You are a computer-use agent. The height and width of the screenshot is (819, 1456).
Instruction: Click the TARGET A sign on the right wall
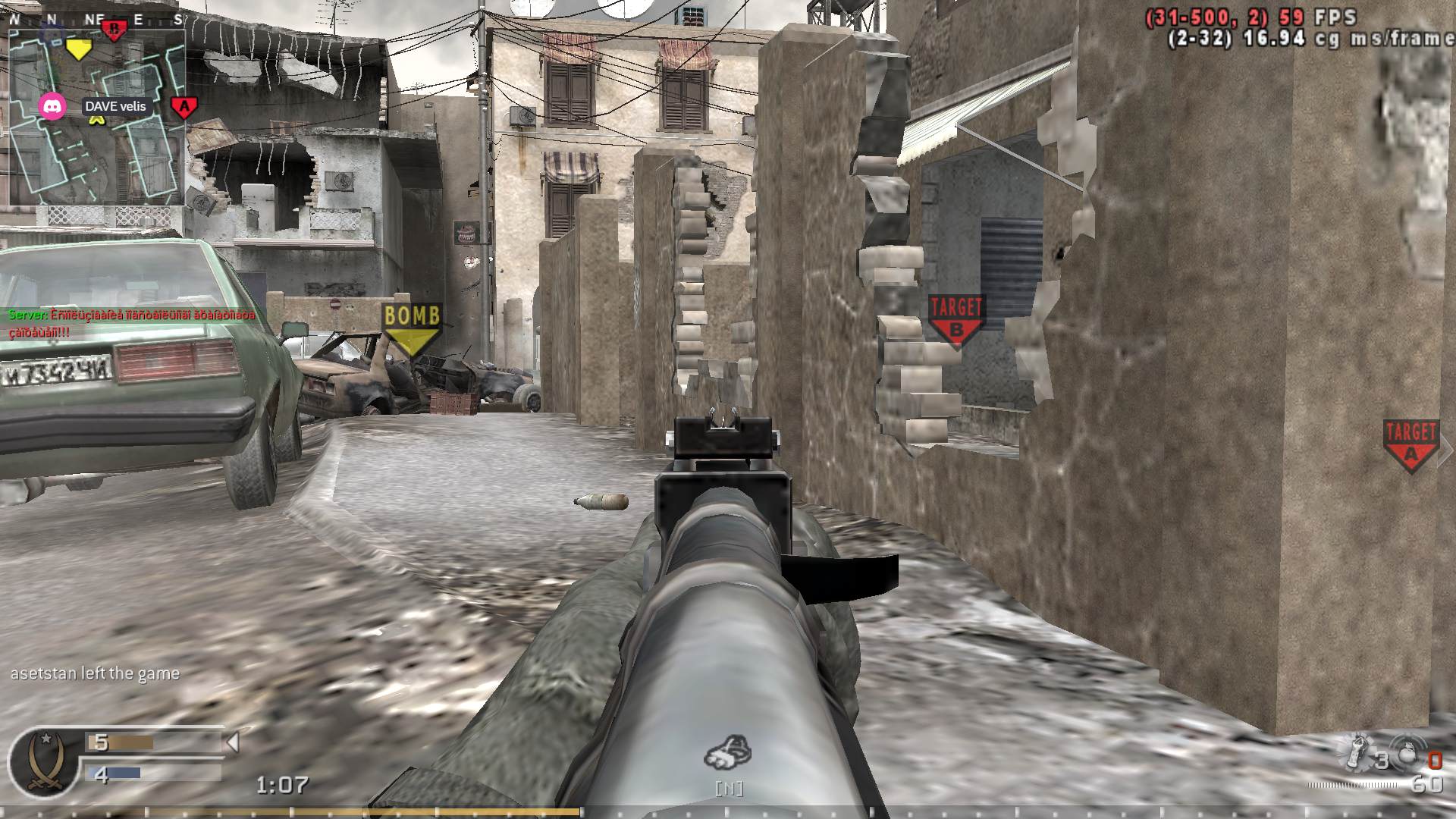tap(1412, 440)
